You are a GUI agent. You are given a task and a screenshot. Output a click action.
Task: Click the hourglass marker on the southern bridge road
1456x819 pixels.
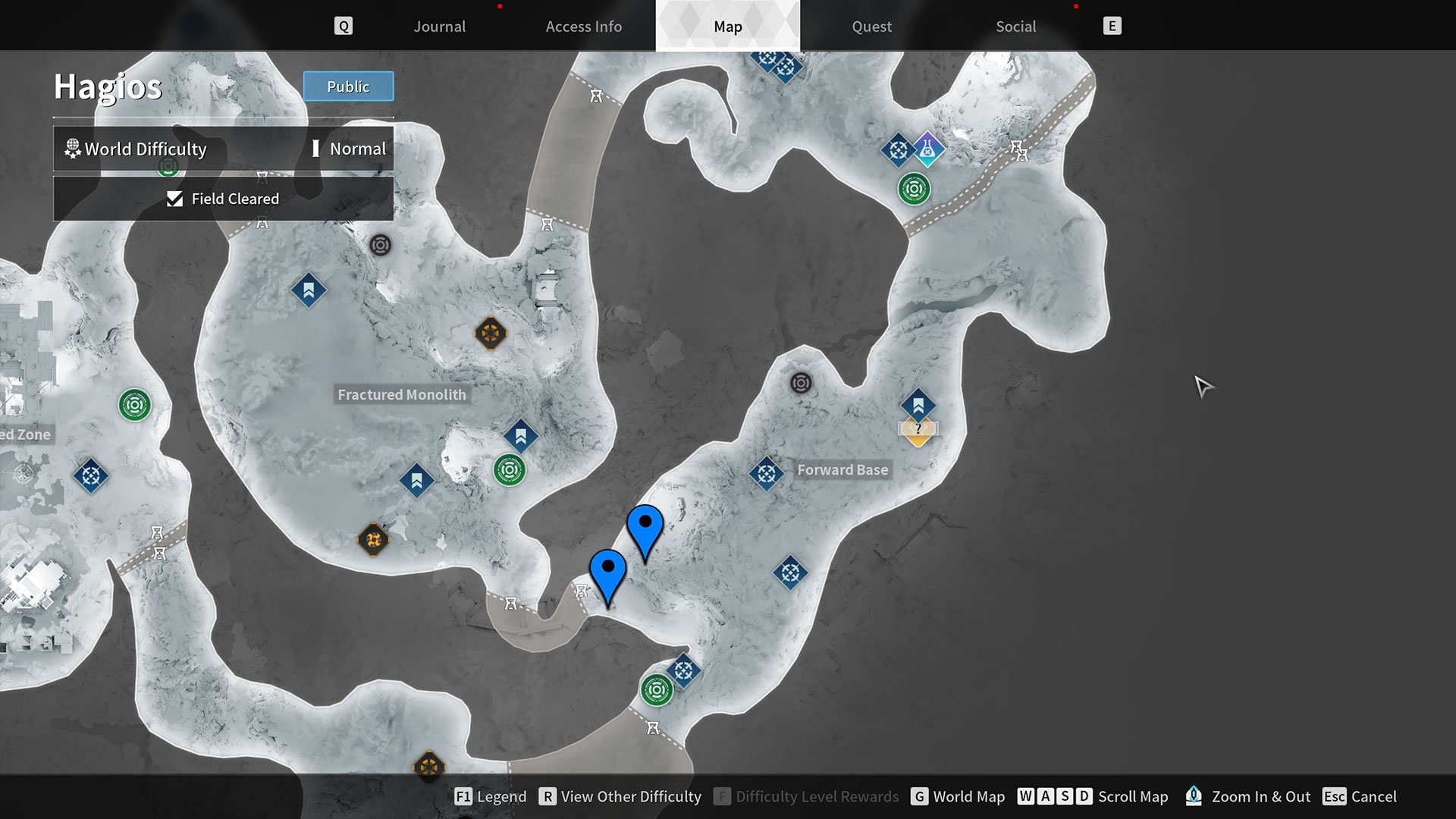point(652,728)
